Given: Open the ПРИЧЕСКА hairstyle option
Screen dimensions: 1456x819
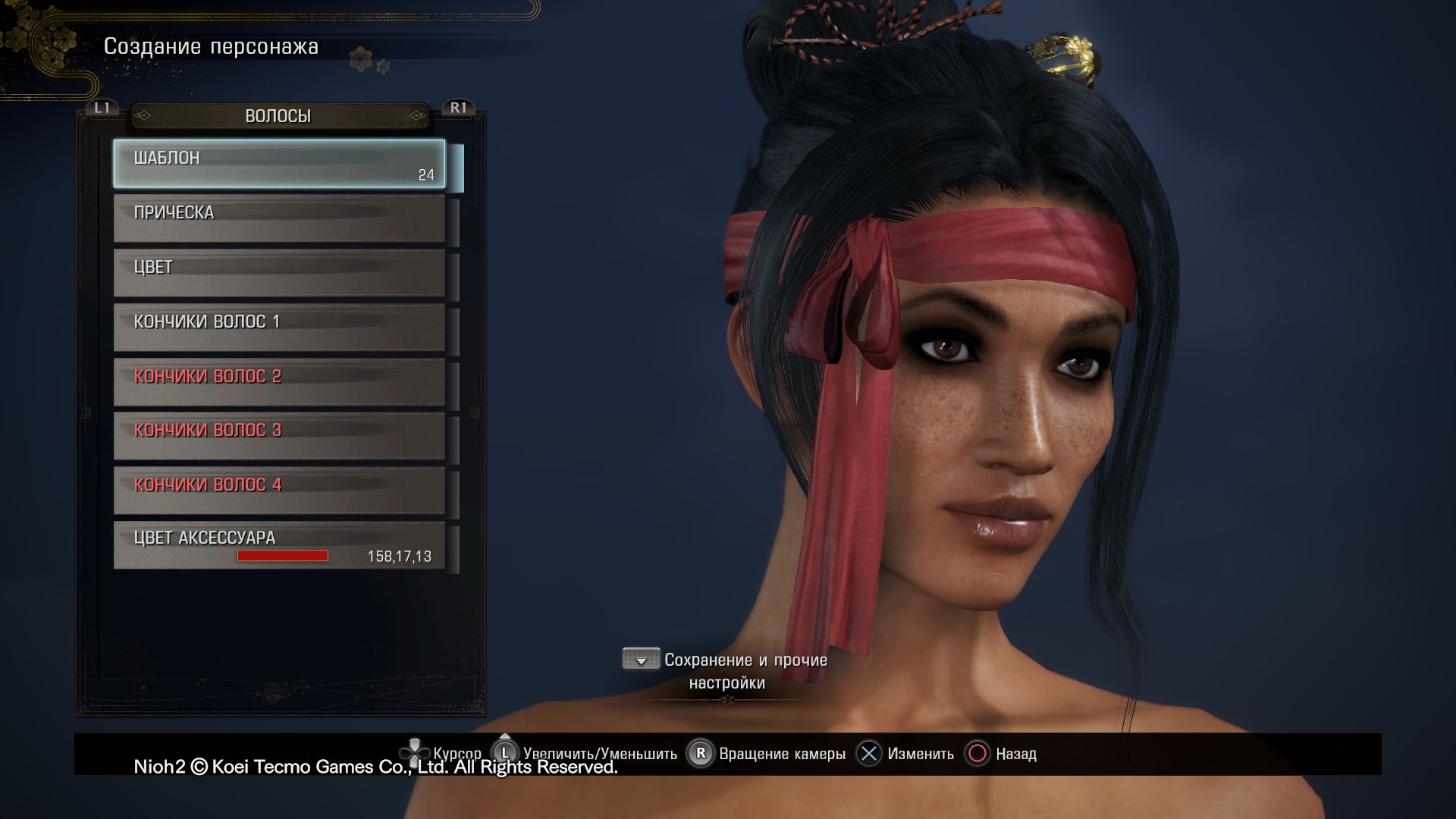Looking at the screenshot, I should 279,218.
